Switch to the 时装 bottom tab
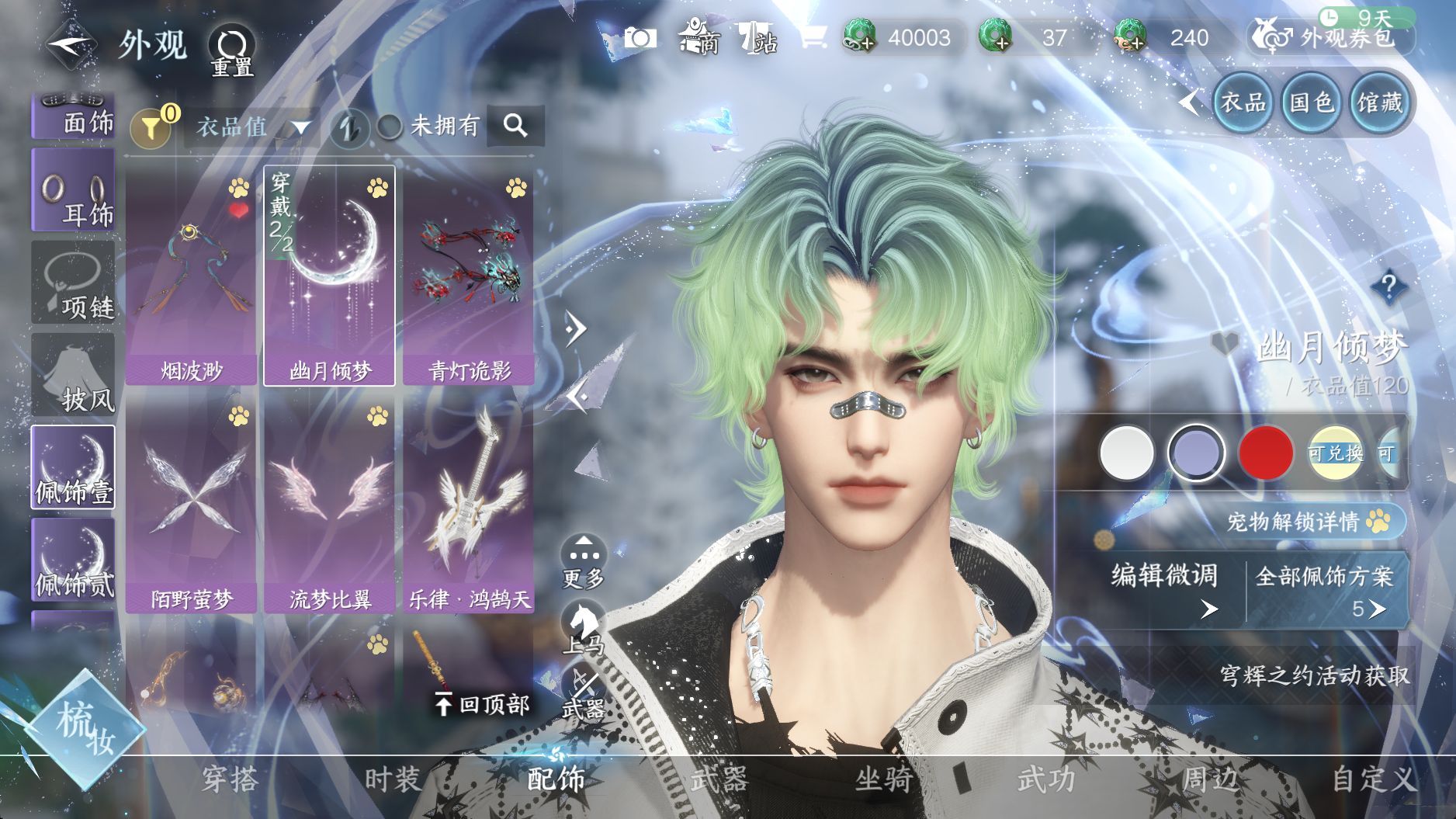1456x819 pixels. click(393, 779)
